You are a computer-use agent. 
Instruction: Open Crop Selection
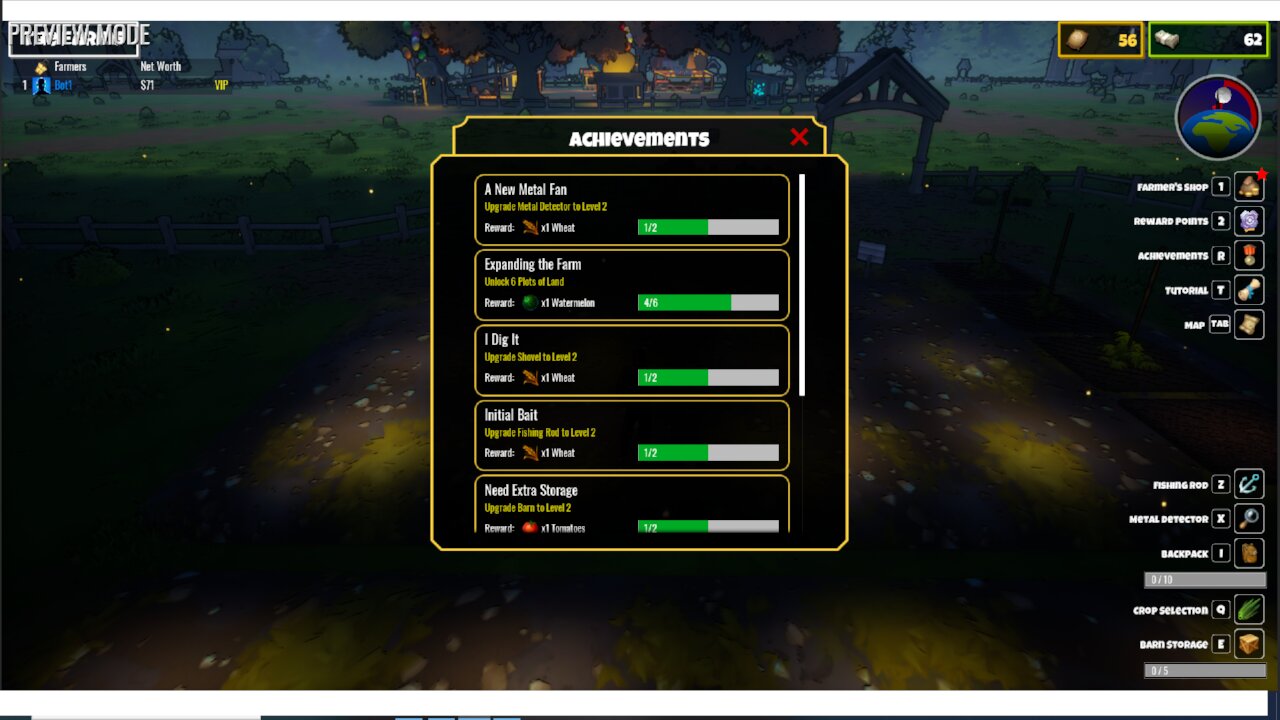[x=1249, y=609]
